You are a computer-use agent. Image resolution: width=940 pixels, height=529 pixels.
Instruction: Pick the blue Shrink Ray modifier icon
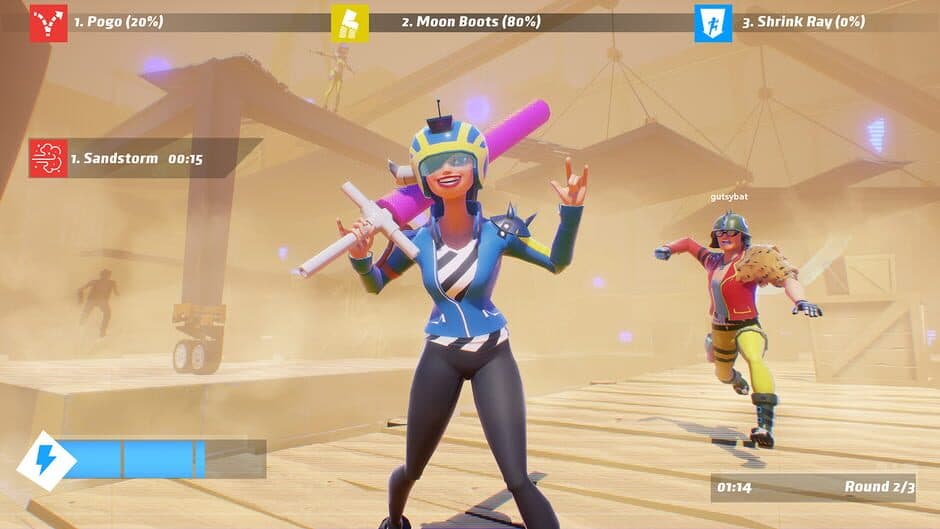(x=713, y=22)
